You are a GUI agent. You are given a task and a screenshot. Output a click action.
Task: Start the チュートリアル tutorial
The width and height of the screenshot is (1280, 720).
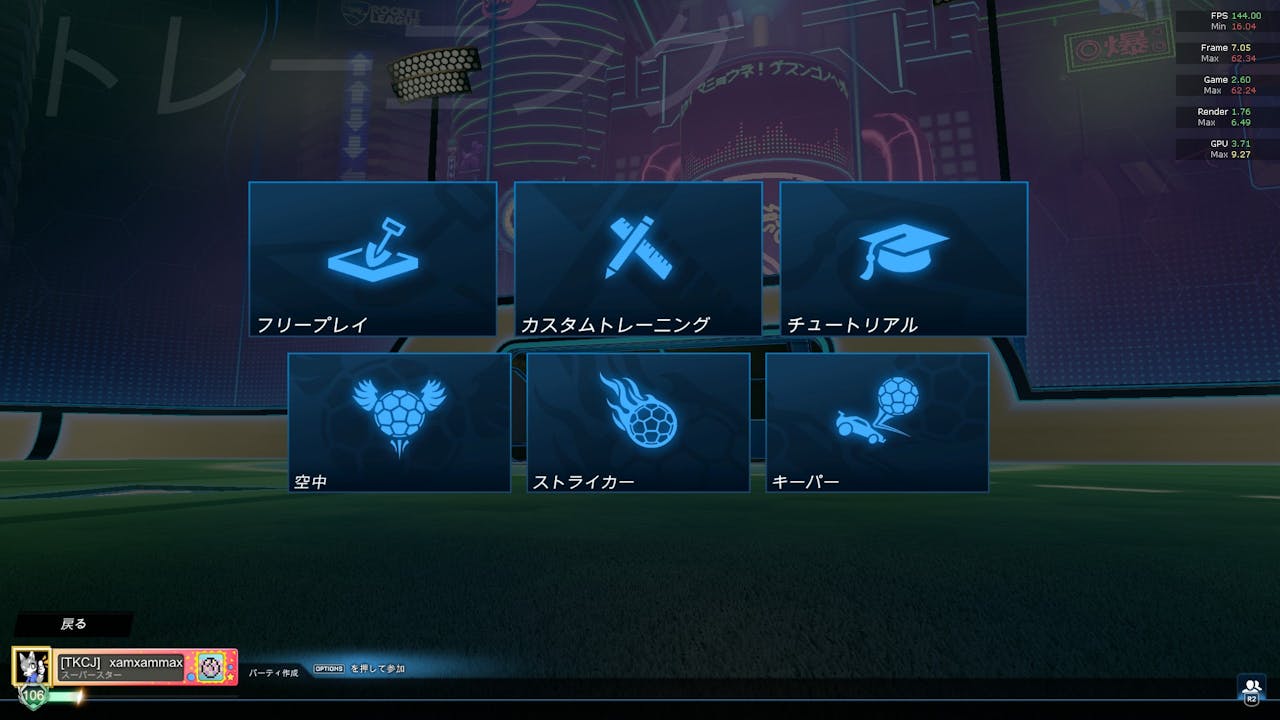pyautogui.click(x=903, y=258)
